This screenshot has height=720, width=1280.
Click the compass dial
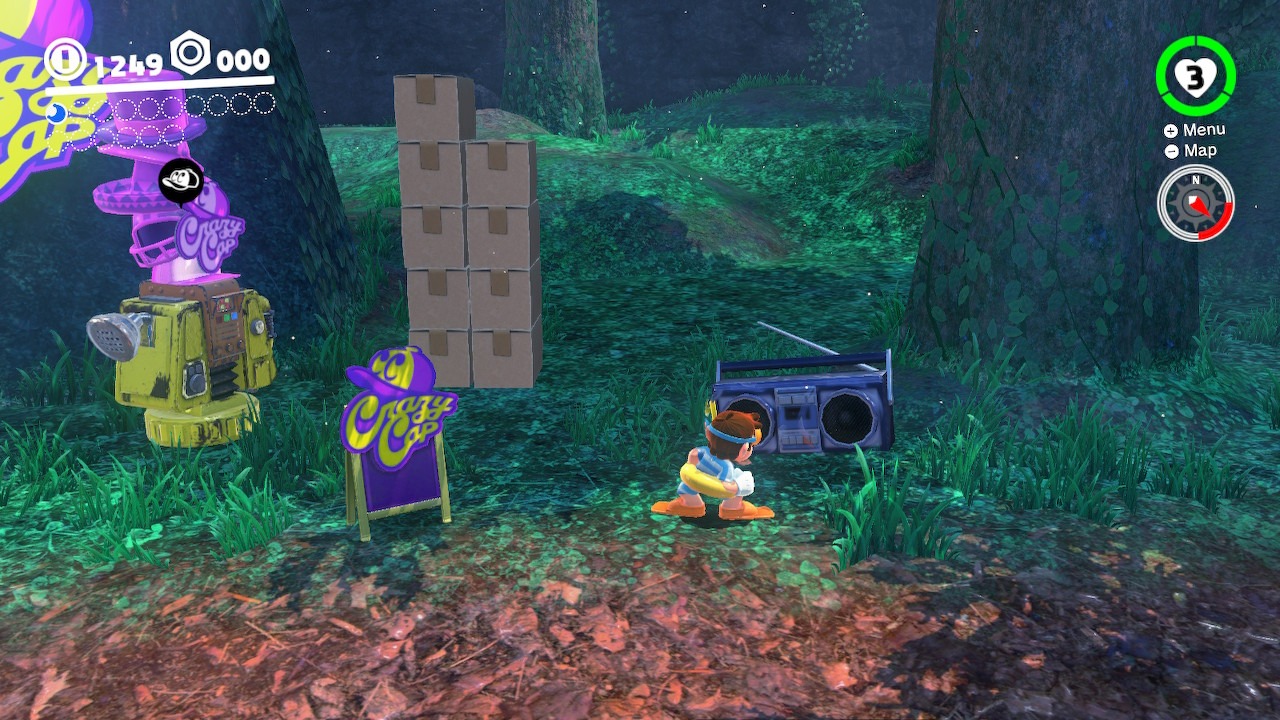click(x=1195, y=203)
